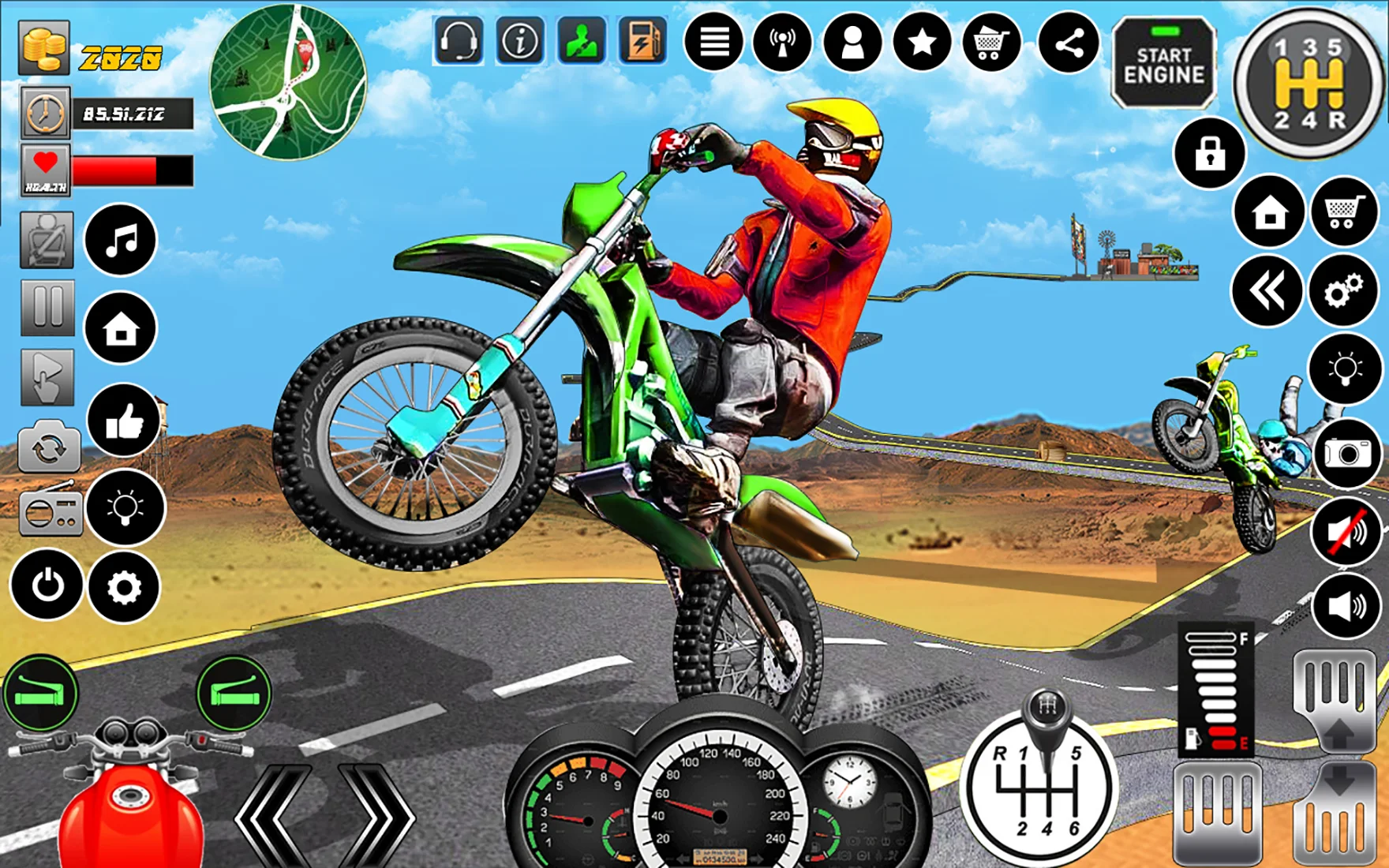Open the player profile icon

852,43
